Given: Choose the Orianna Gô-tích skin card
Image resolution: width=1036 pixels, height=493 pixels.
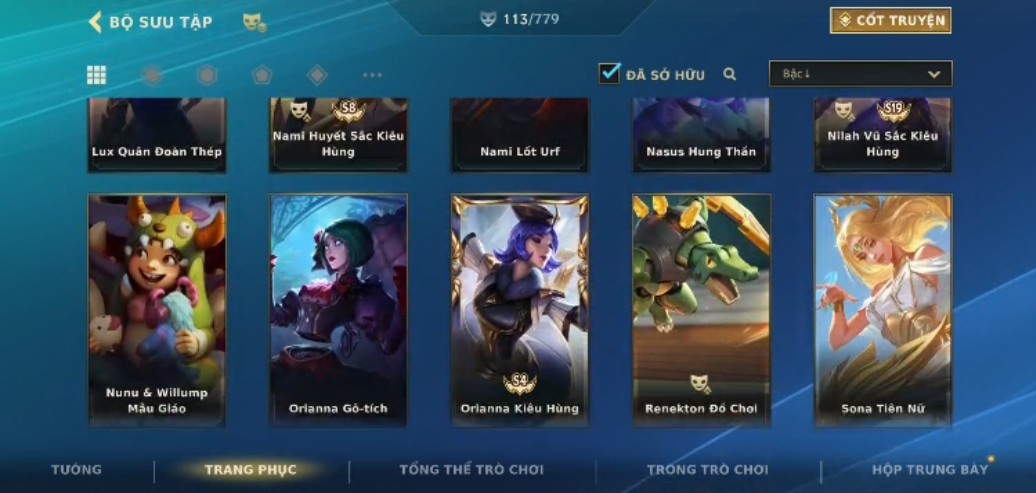Looking at the screenshot, I should [x=338, y=310].
